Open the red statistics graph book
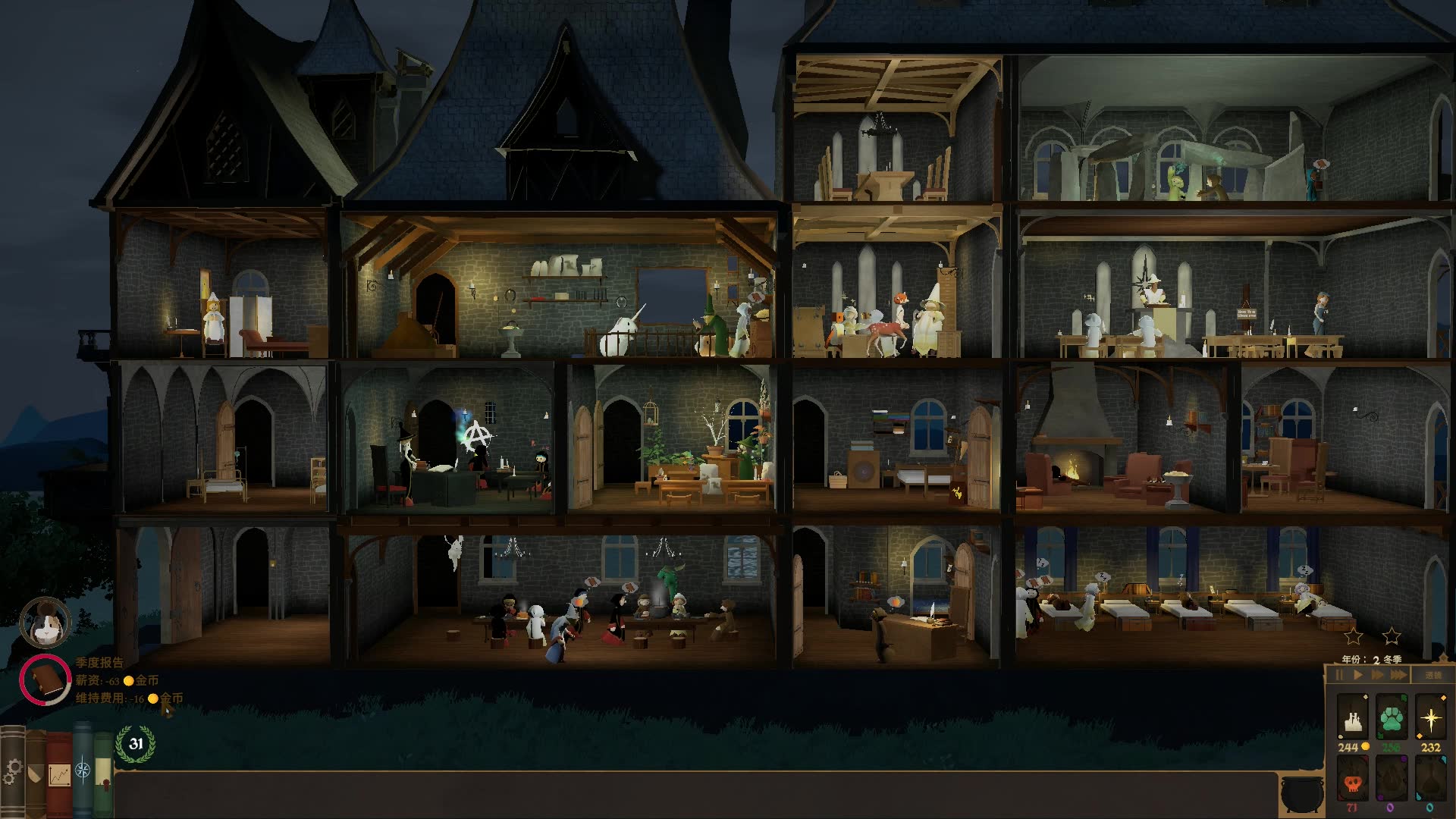Screen dimensions: 1456x819 [x=59, y=773]
